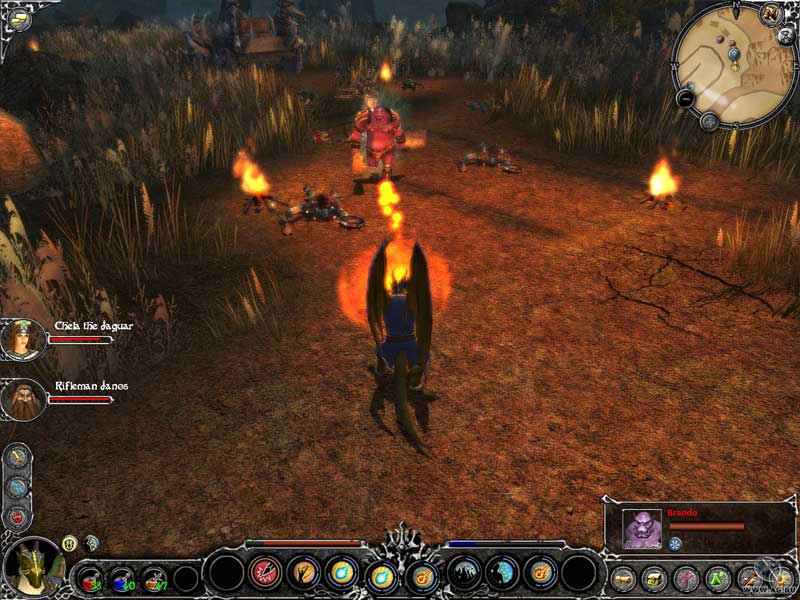800x600 pixels.
Task: Click the green triangle menu button
Action: 717,577
